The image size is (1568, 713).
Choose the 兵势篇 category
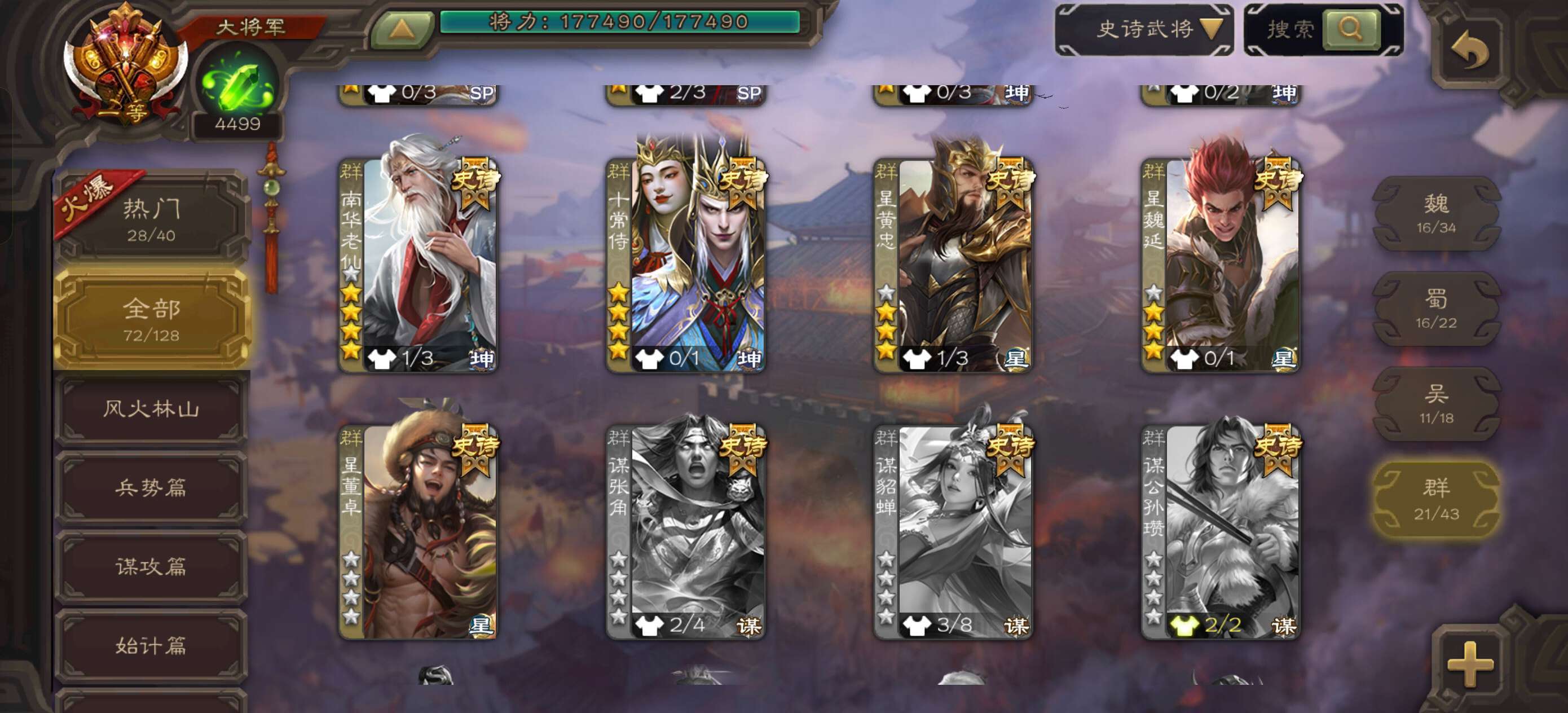151,488
